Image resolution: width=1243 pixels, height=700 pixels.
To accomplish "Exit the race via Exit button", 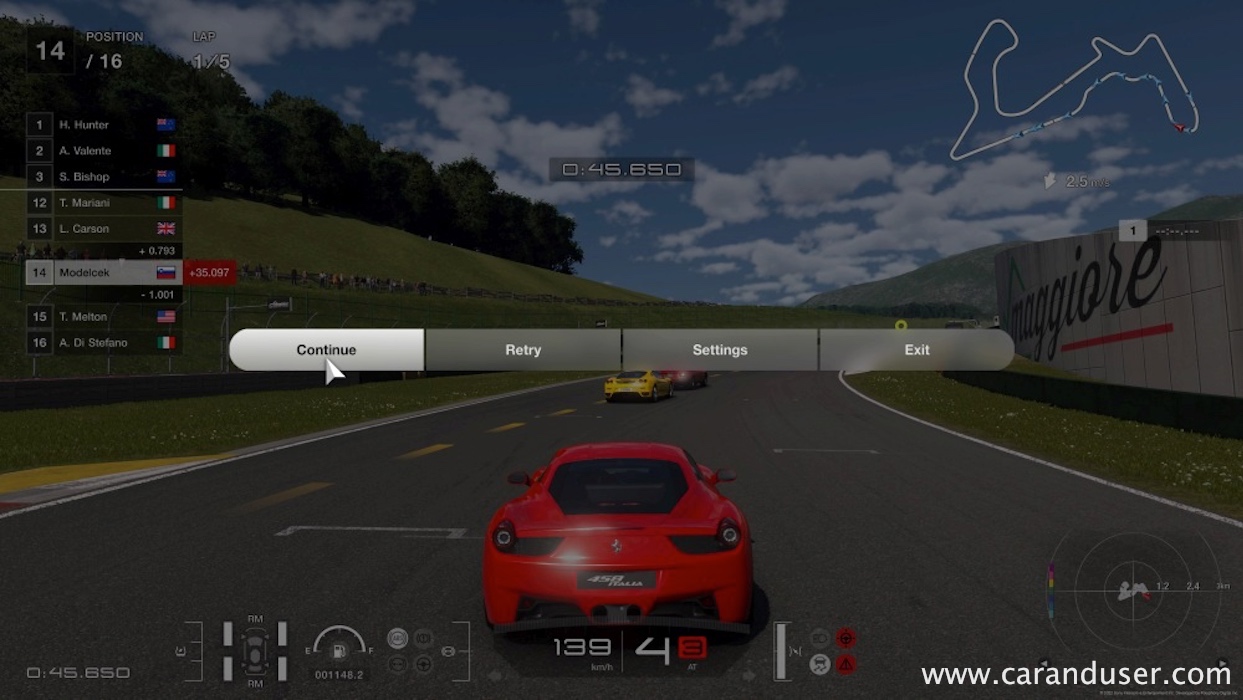I will point(916,350).
